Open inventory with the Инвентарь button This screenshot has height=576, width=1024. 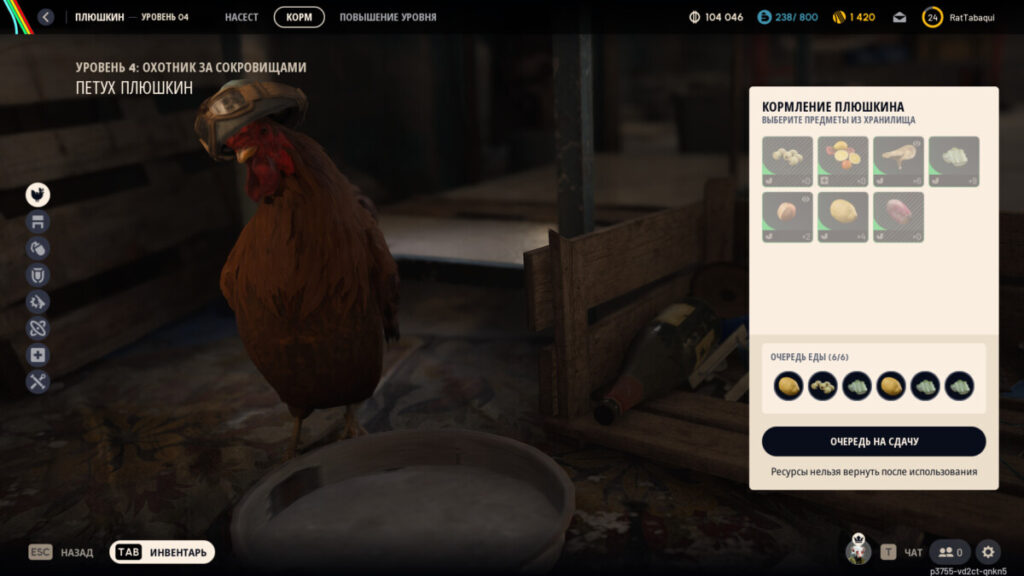162,552
